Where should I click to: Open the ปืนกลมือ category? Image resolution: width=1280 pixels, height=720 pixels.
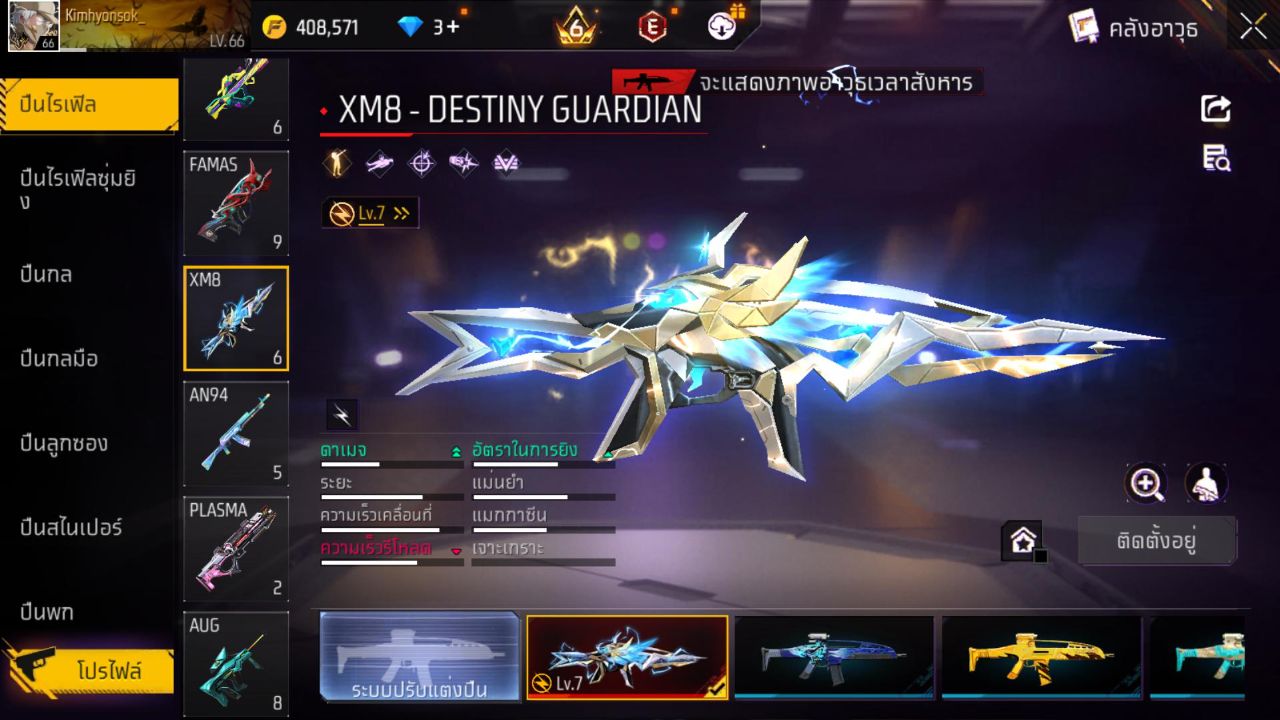tap(59, 358)
